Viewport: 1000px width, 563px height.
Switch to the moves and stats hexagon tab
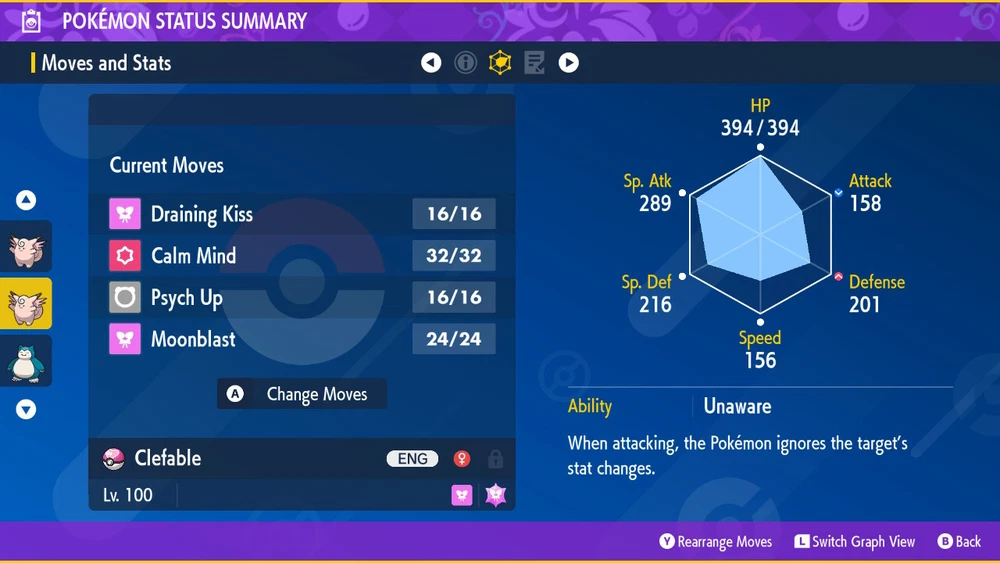pos(499,63)
